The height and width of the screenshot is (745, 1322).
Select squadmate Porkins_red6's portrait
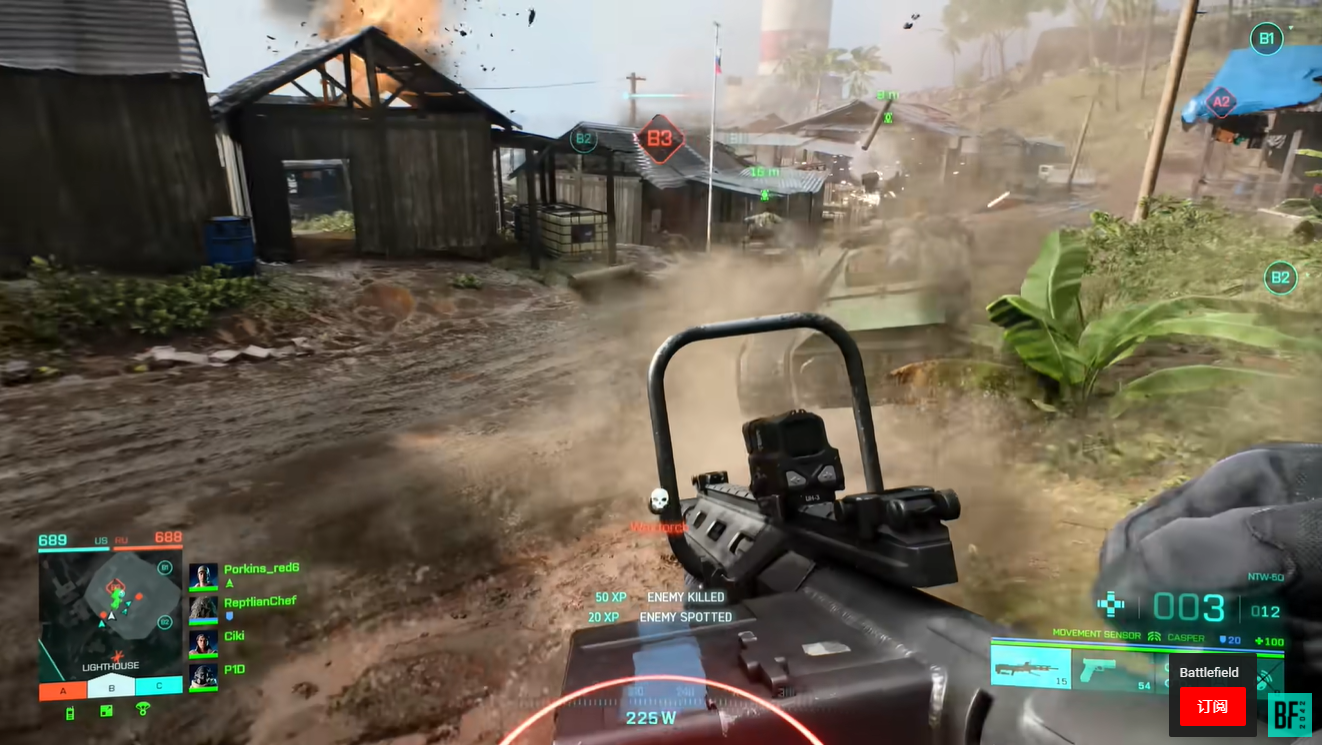203,577
